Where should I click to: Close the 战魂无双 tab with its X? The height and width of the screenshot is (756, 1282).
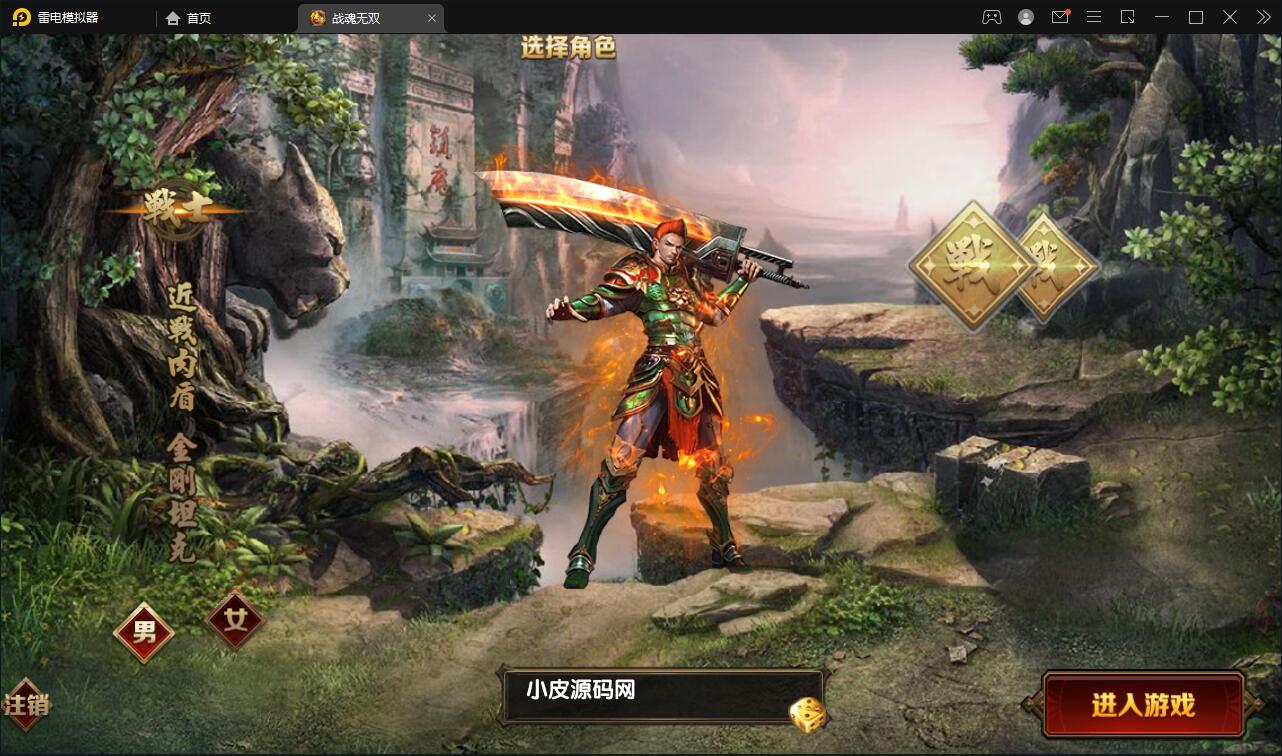[431, 17]
